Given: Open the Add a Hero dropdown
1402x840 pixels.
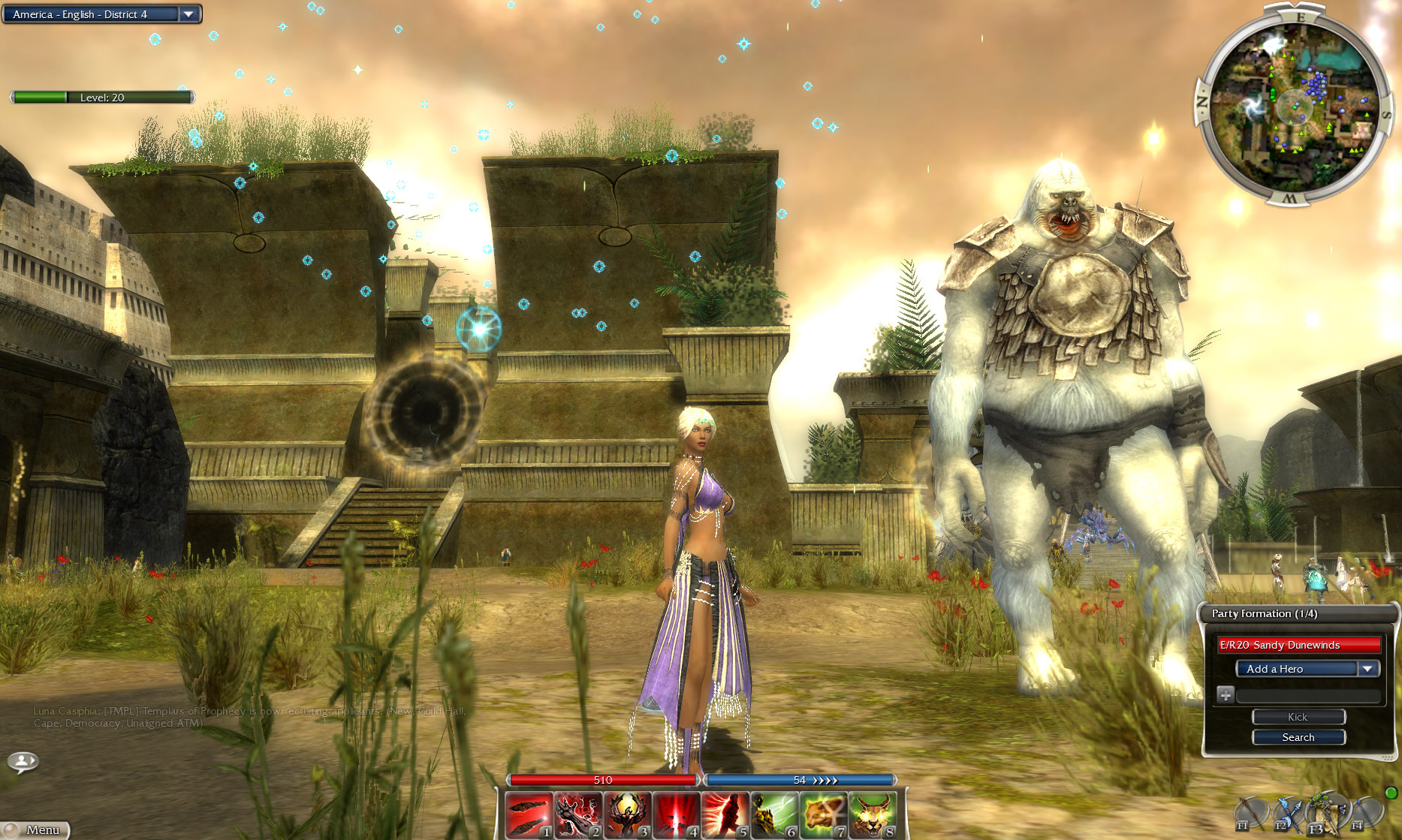Looking at the screenshot, I should tap(1368, 668).
